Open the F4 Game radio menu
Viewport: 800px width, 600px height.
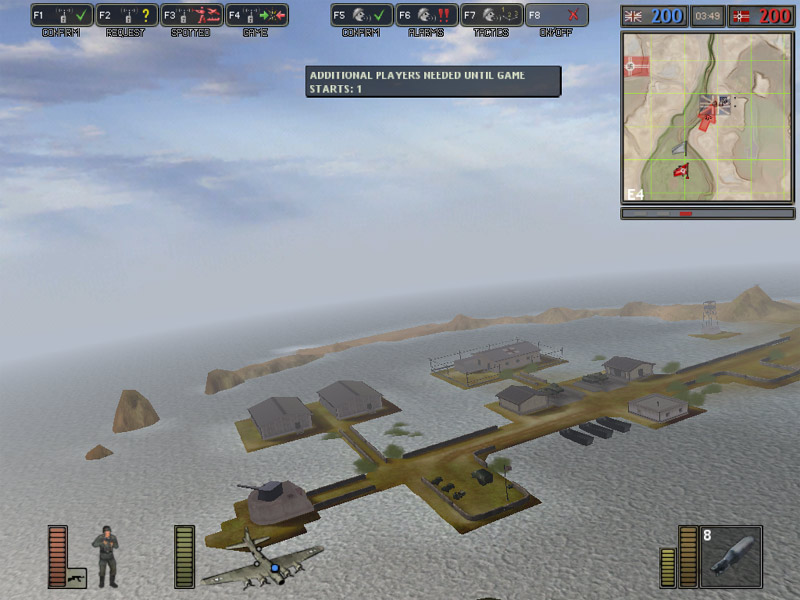click(256, 15)
